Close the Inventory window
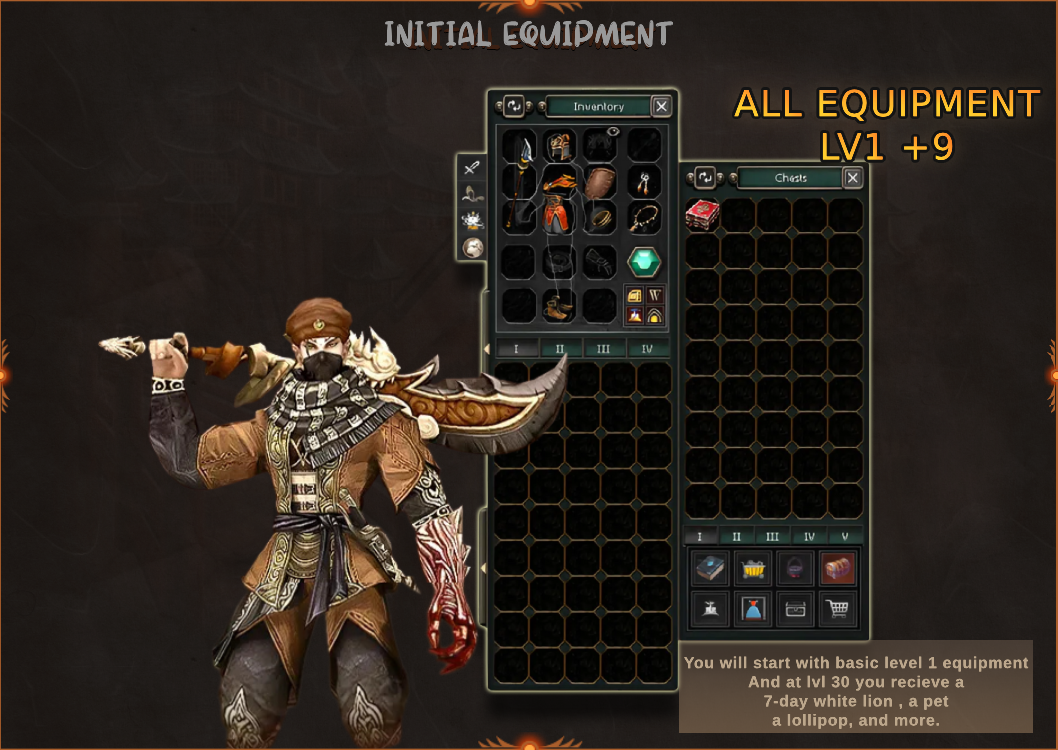This screenshot has width=1058, height=750. (x=661, y=106)
